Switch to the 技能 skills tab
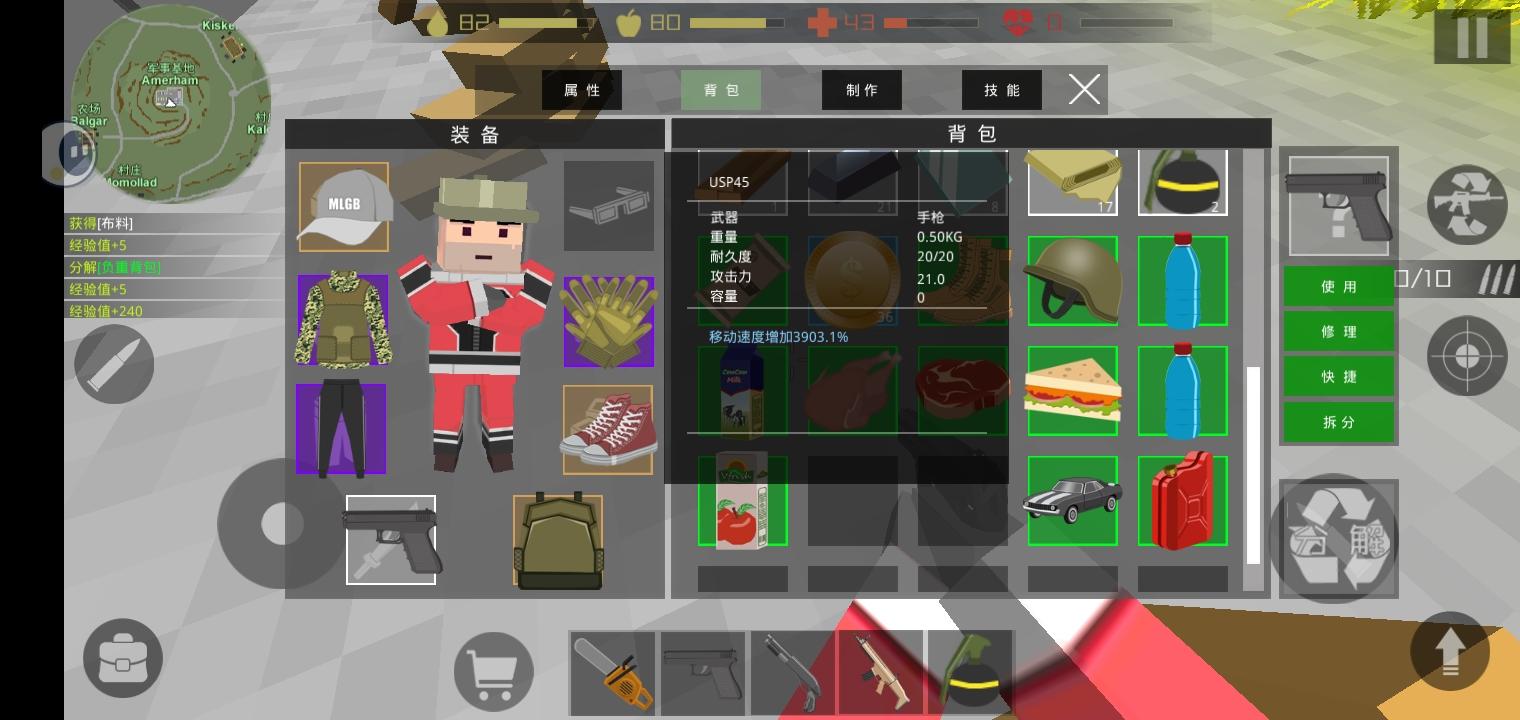This screenshot has height=720, width=1520. point(1001,90)
